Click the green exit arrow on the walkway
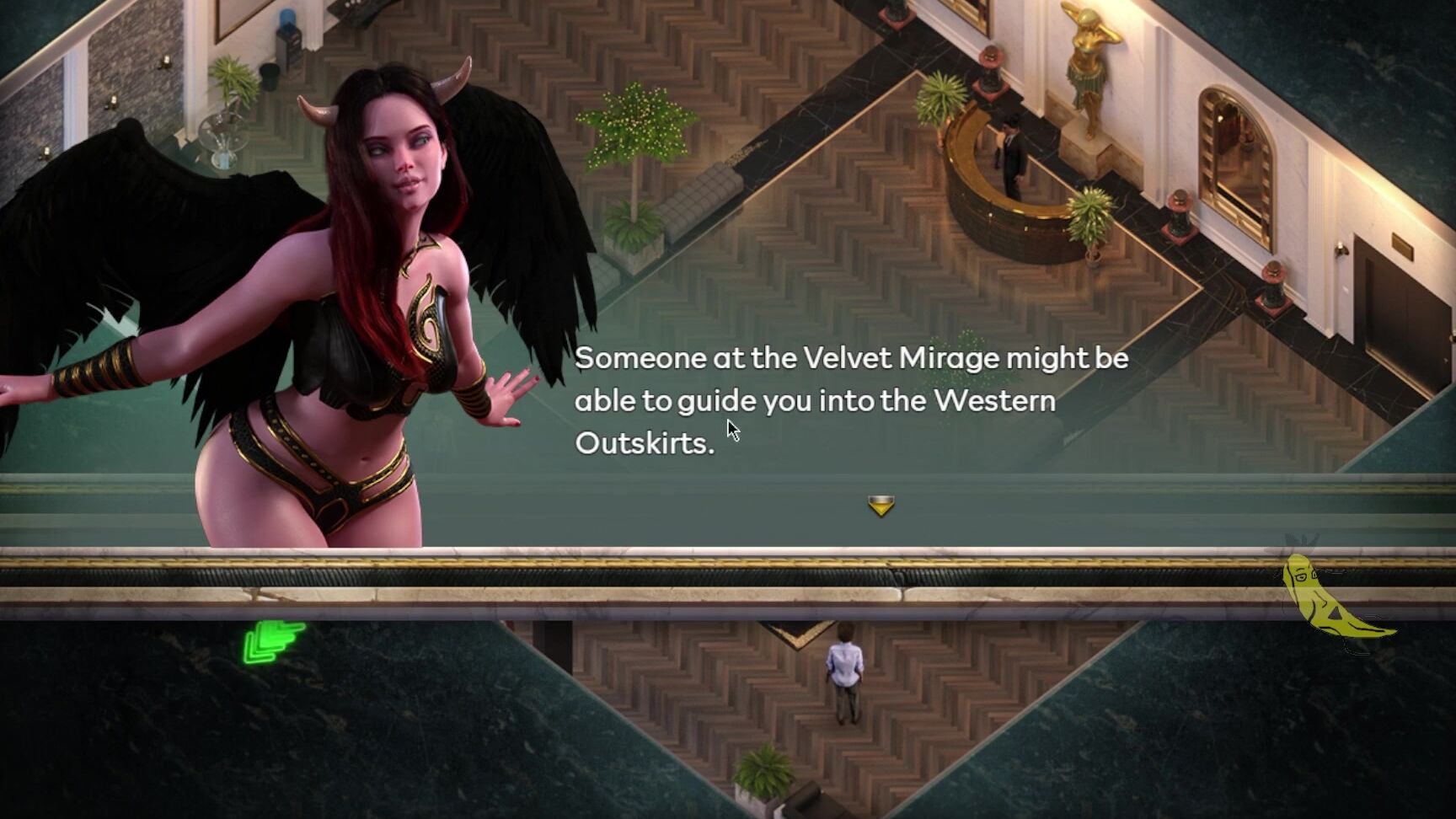 274,640
